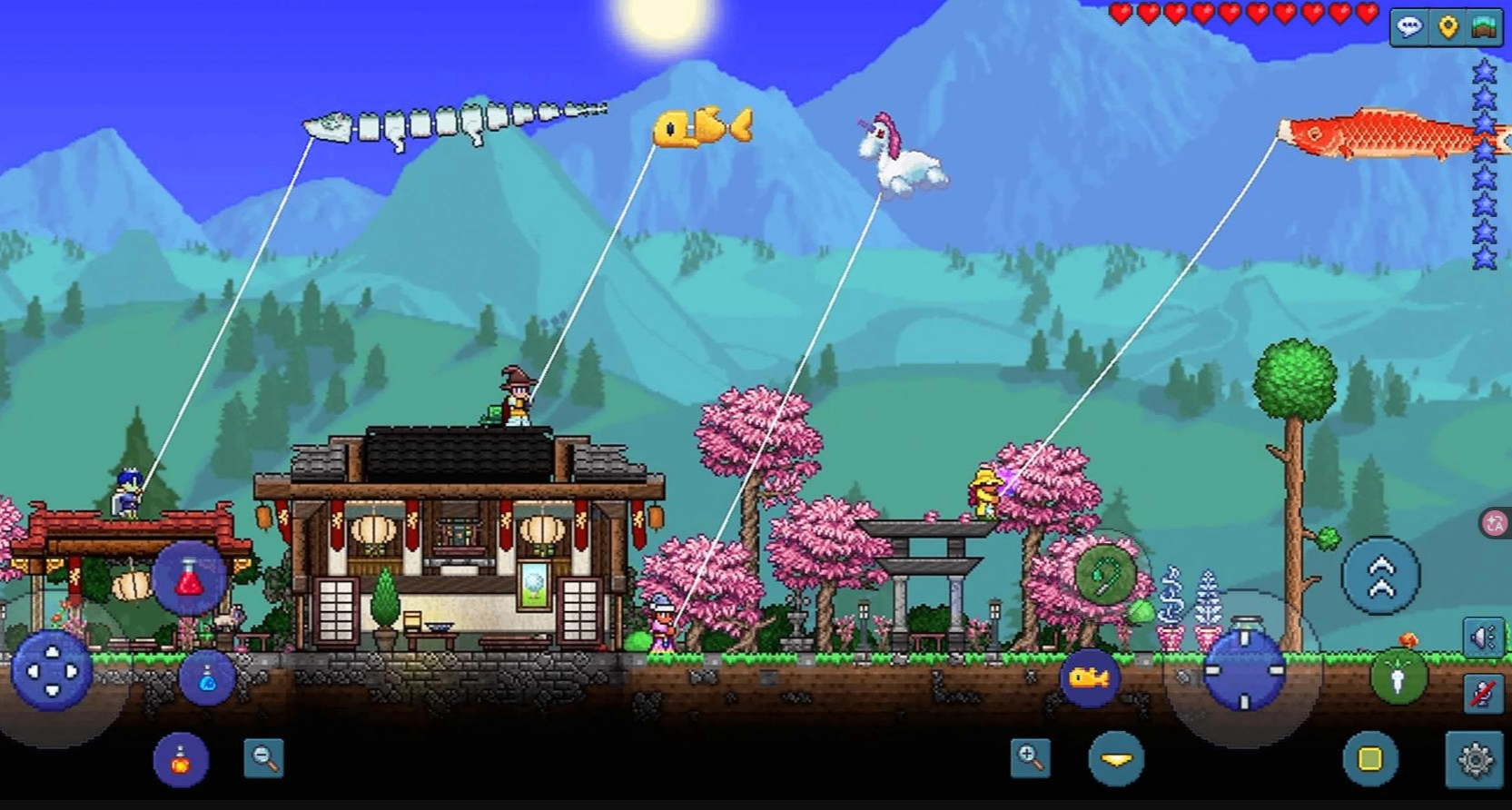Screen dimensions: 1512x810
Task: Tap the green torch button
Action: point(1398,677)
